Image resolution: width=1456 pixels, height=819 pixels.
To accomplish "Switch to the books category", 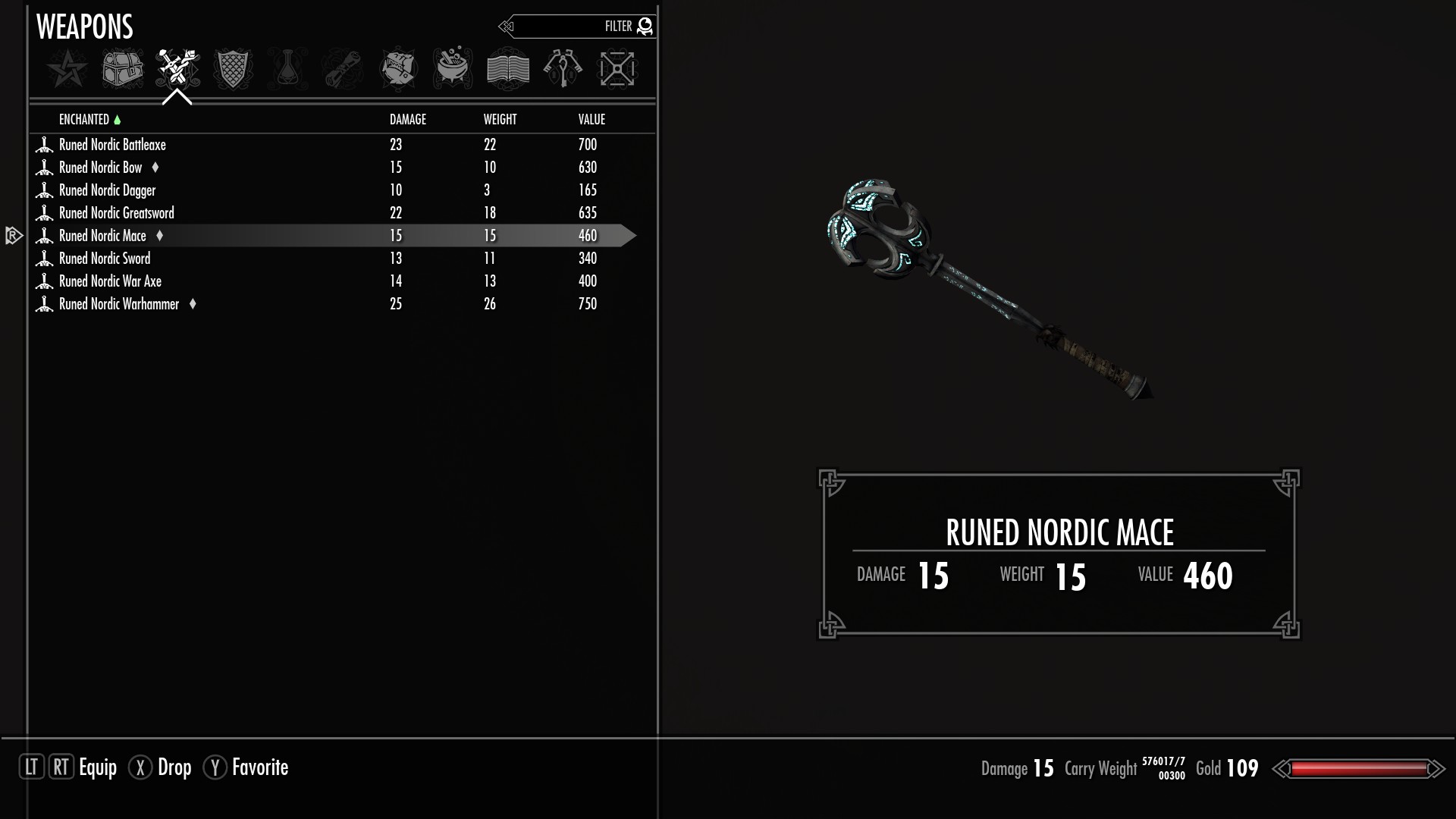I will tap(507, 69).
